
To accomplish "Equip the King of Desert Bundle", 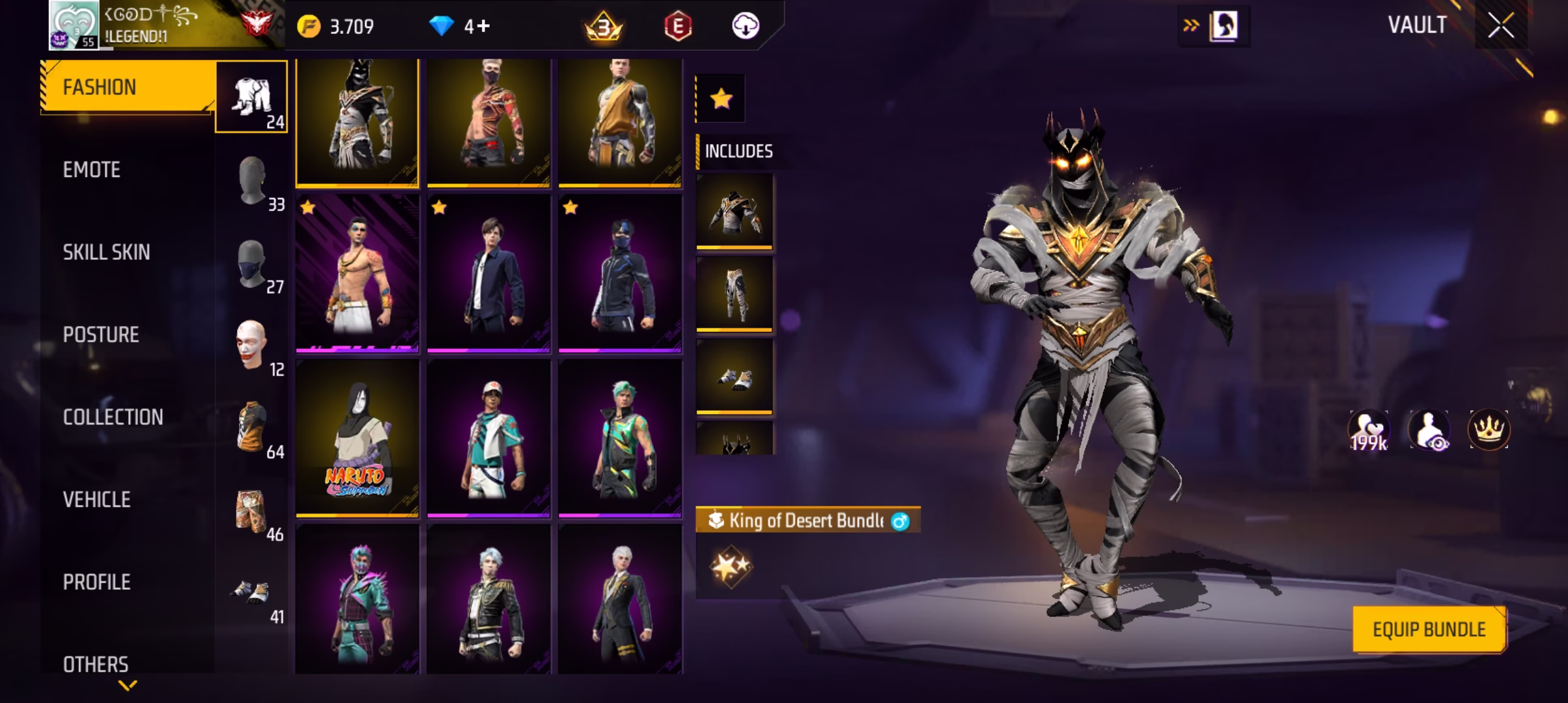I will click(x=1429, y=629).
